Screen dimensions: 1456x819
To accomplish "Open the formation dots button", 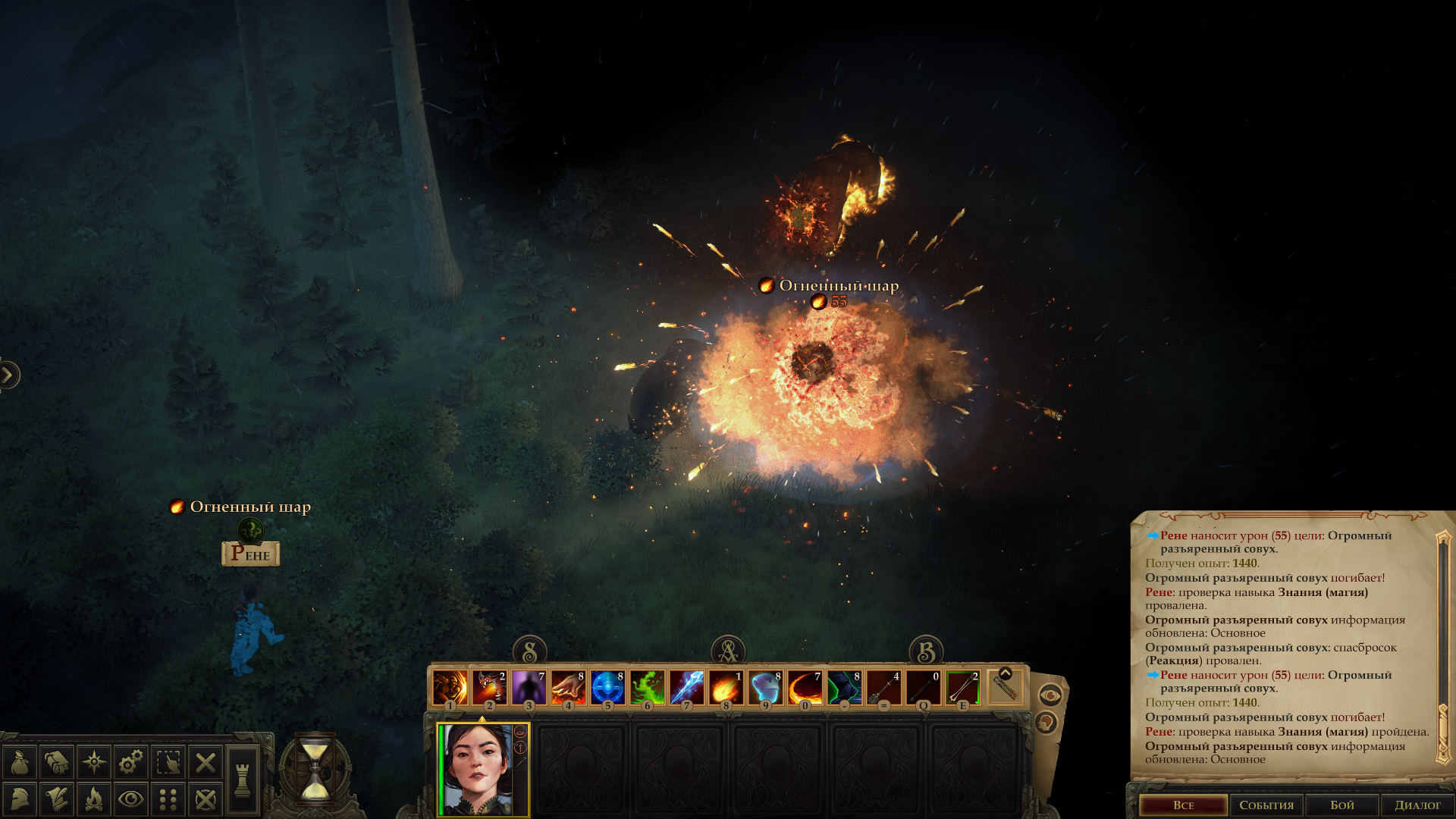I will tap(168, 799).
